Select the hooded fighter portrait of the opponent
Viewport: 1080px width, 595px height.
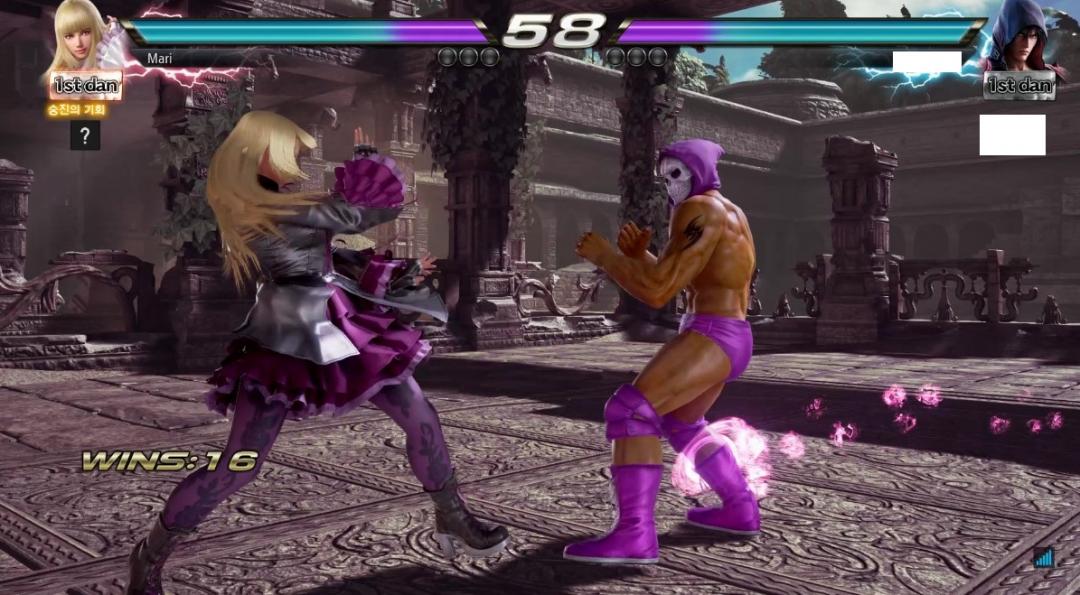pyautogui.click(x=1020, y=38)
